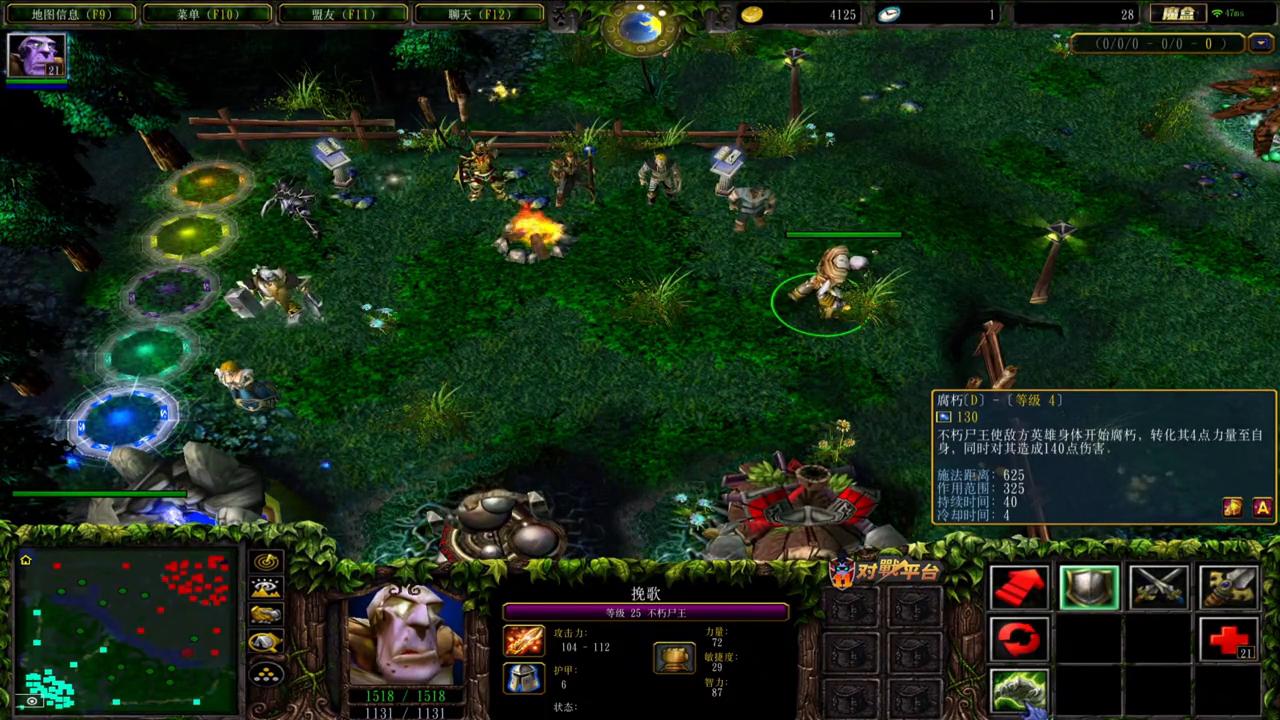Click the hero HP bar showing 1518/1518
This screenshot has height=720, width=1280.
click(404, 693)
